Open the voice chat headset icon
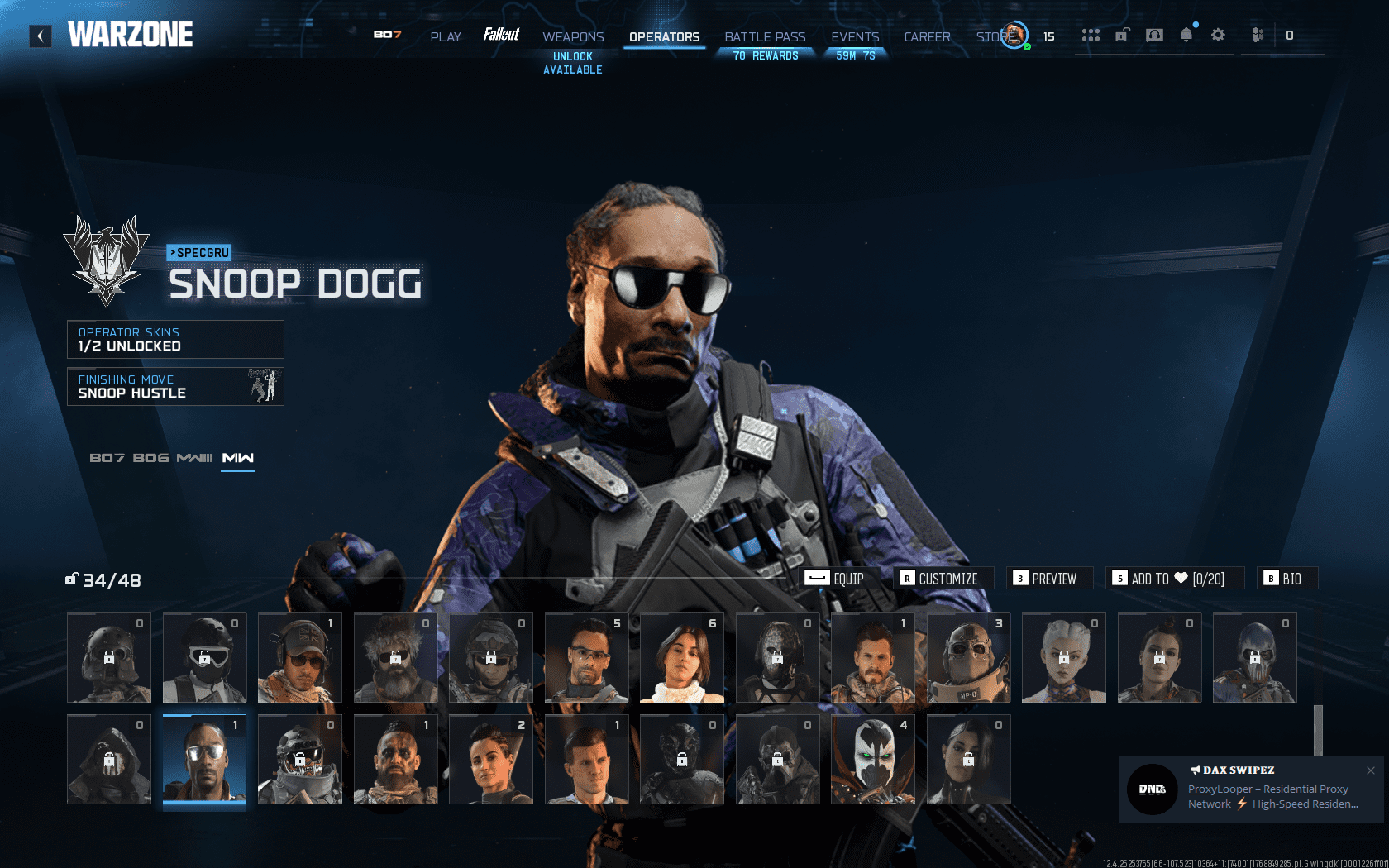 click(1154, 36)
